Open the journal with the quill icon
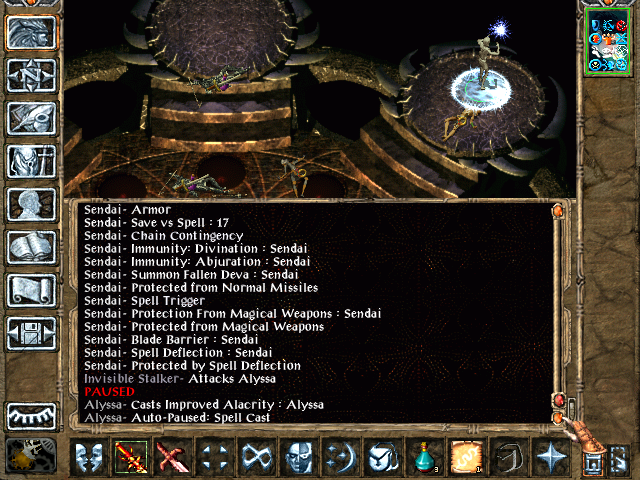Viewport: 640px width, 480px height. 31,118
